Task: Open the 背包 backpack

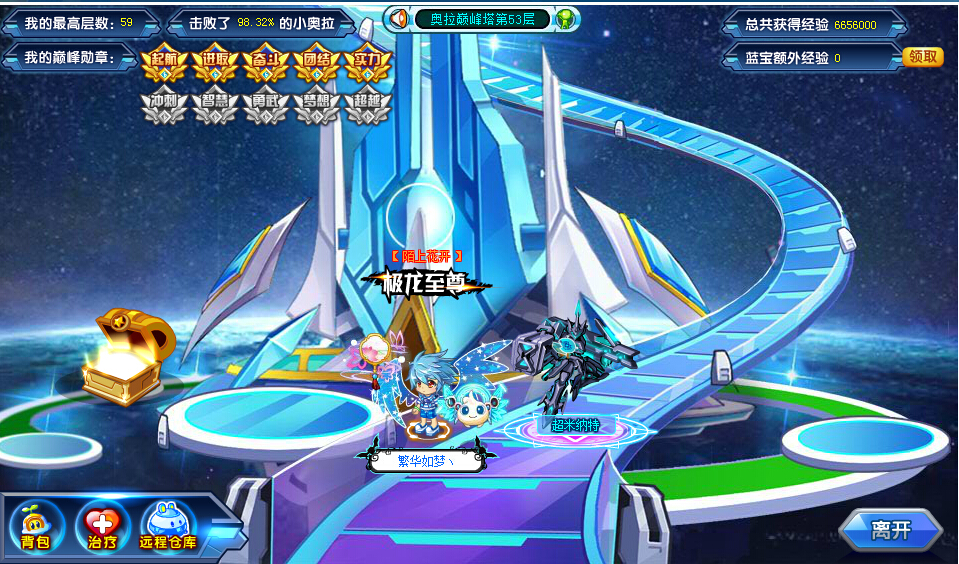Action: pyautogui.click(x=37, y=525)
